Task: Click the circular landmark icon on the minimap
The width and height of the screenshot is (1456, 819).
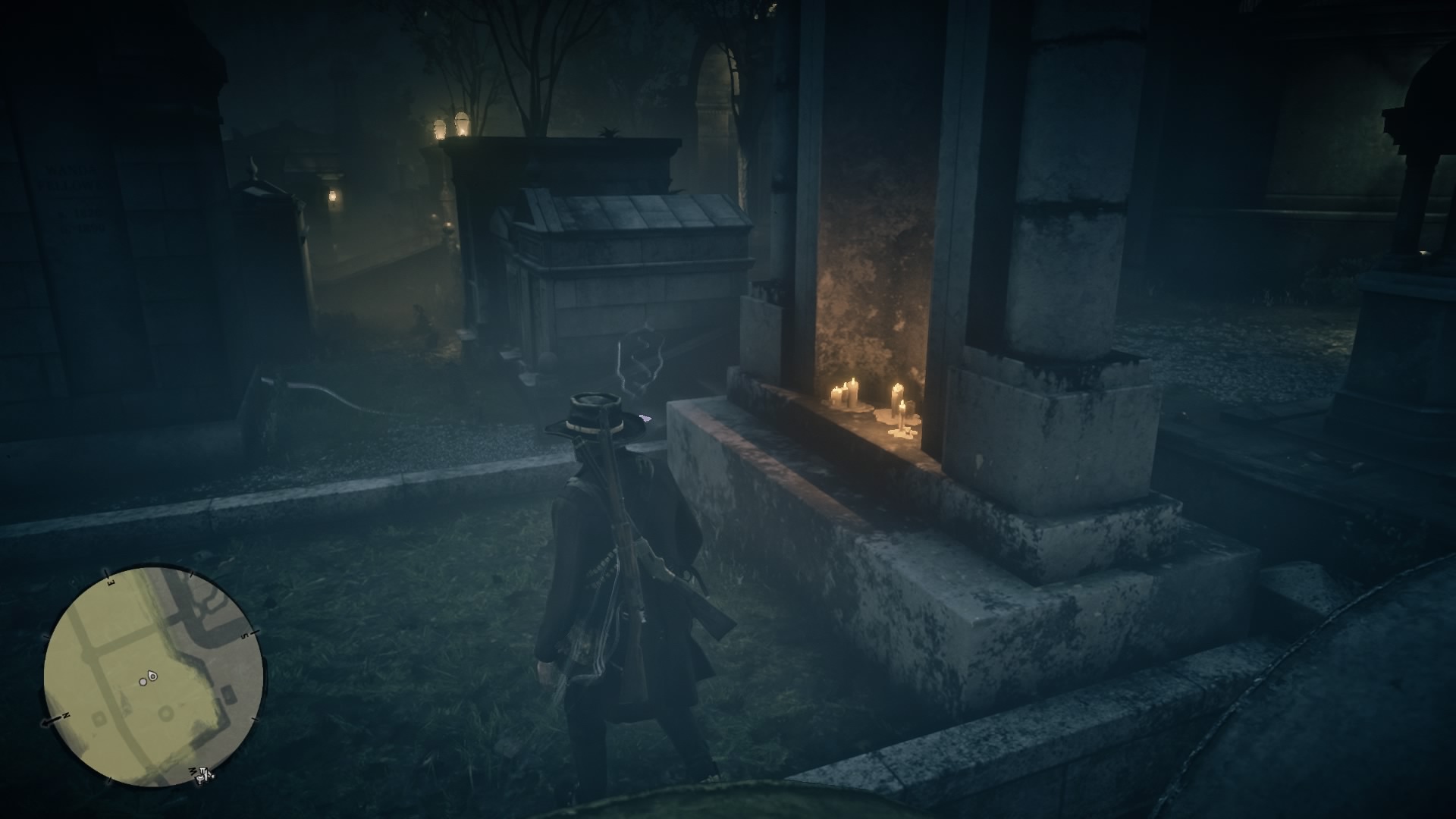Action: point(165,713)
